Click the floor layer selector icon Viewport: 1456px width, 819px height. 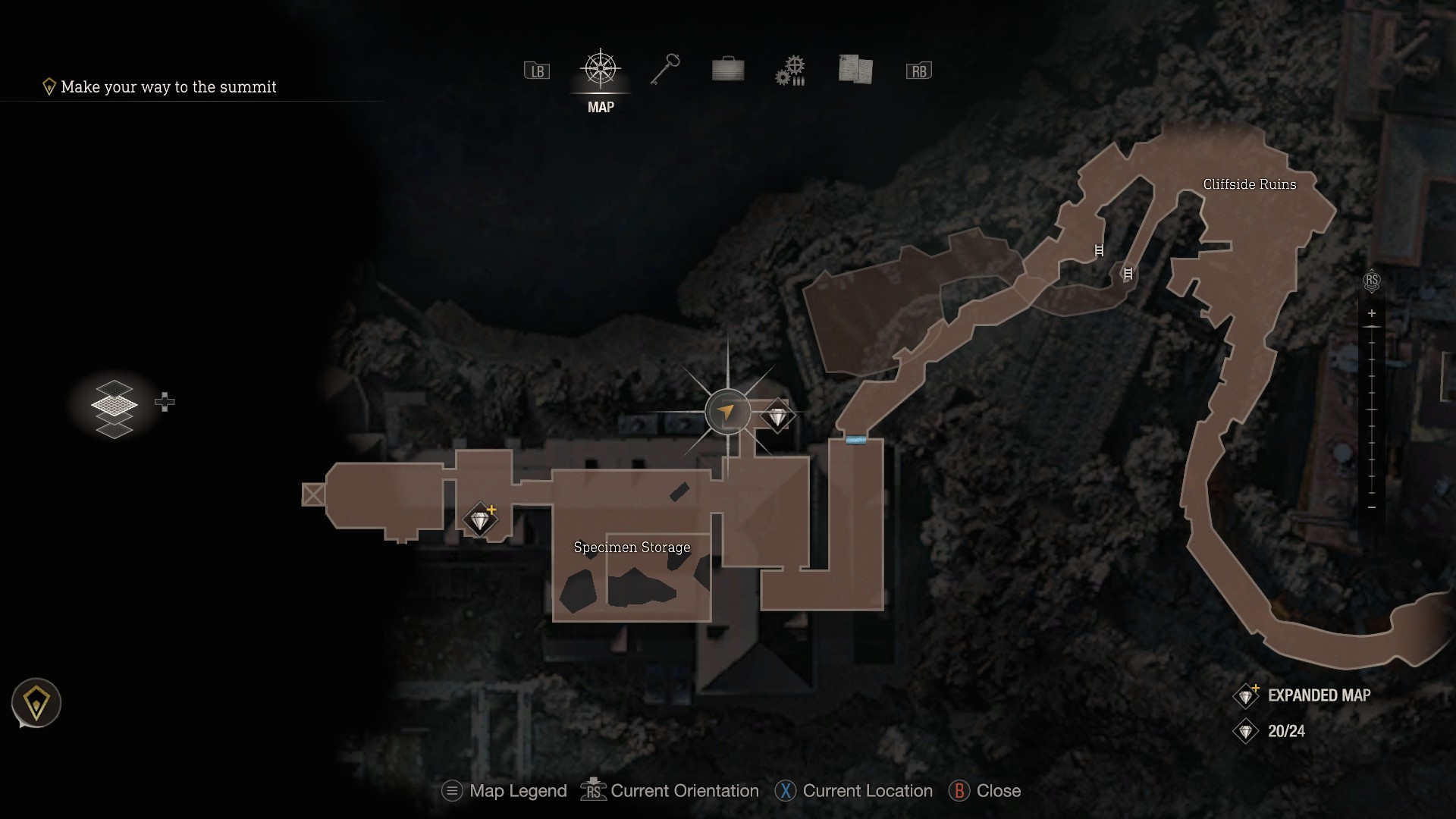(115, 409)
